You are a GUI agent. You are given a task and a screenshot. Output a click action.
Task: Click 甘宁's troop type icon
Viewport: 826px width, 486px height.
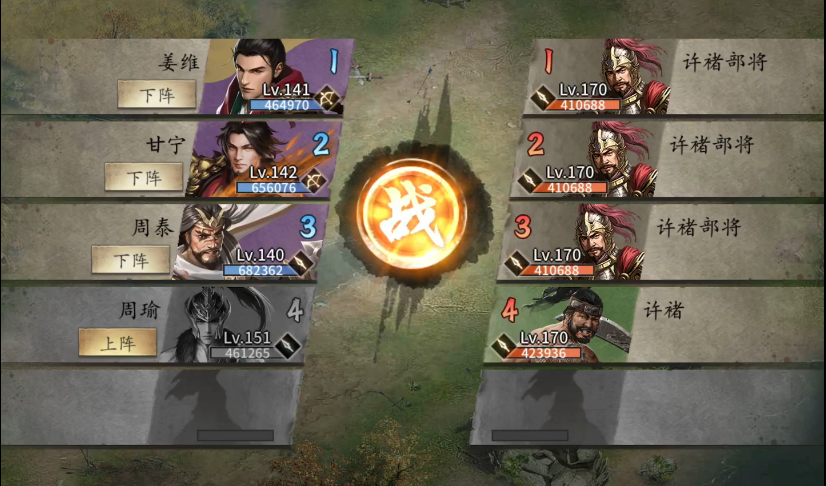point(316,180)
